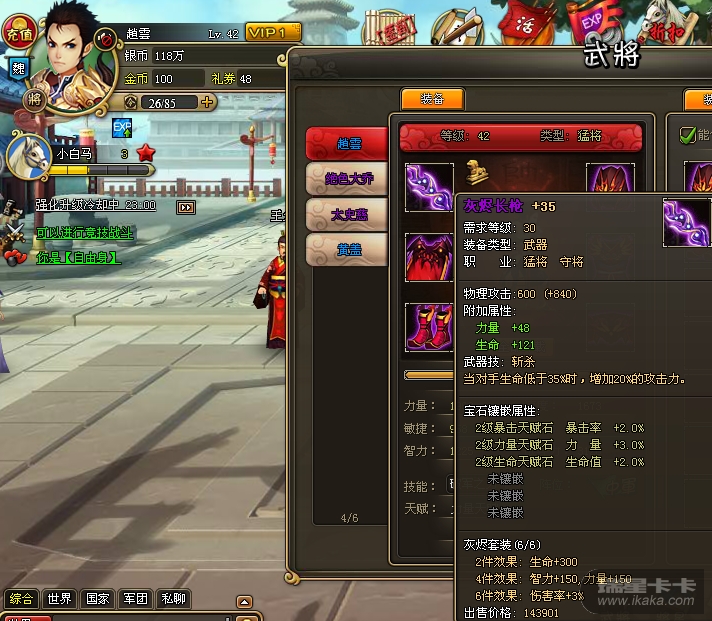Select the equipped red armor slot

428,257
